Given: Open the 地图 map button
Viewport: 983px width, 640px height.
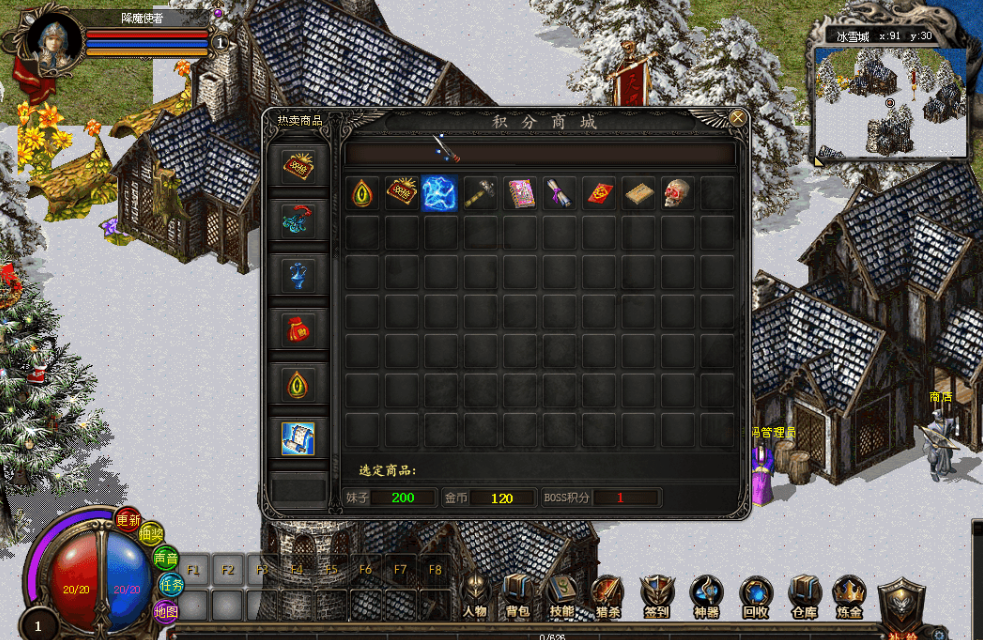Looking at the screenshot, I should coord(164,610).
